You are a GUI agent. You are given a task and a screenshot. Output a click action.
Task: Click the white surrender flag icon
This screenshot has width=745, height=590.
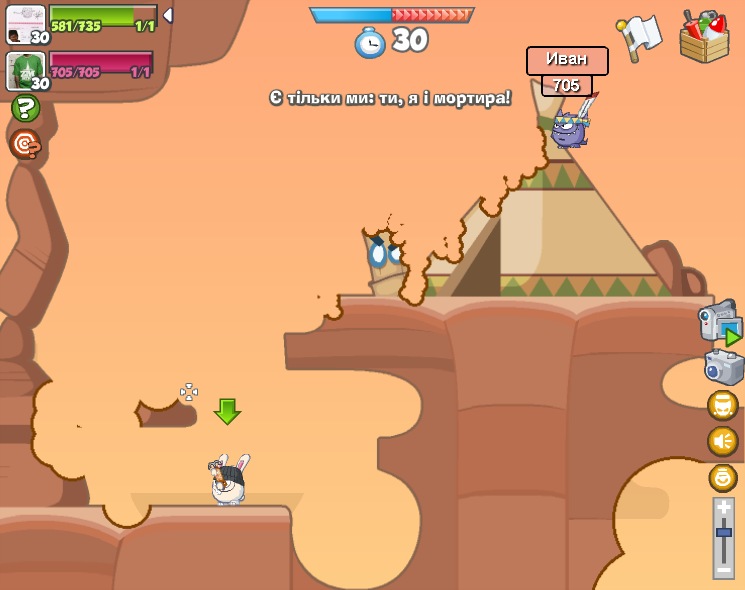(x=640, y=35)
